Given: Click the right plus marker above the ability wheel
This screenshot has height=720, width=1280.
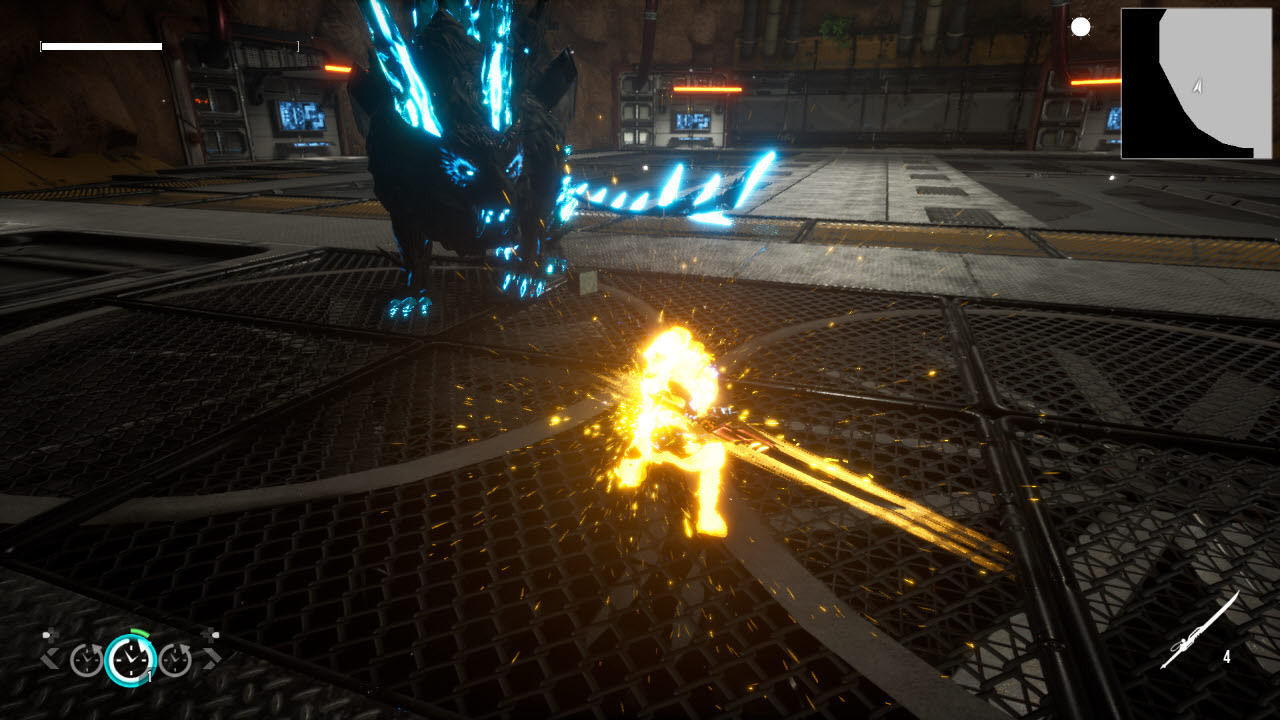Looking at the screenshot, I should pos(210,634).
